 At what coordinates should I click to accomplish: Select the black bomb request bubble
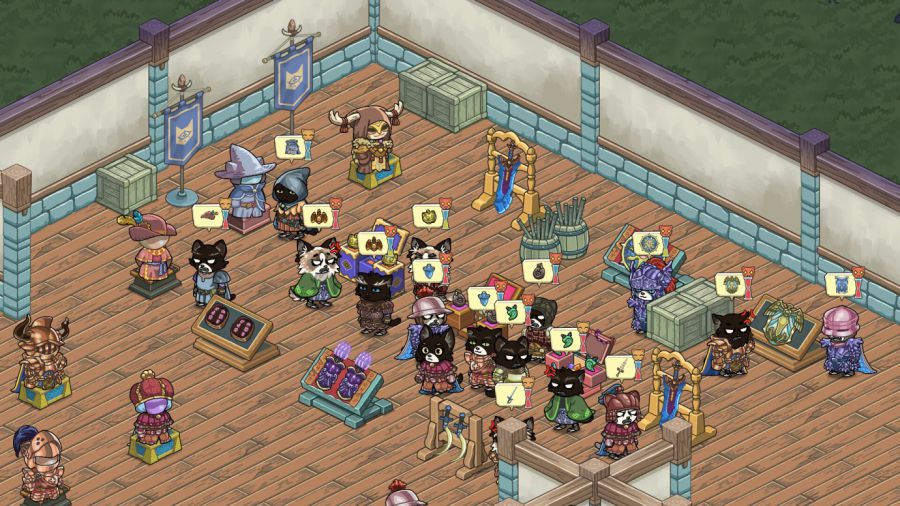(x=538, y=270)
